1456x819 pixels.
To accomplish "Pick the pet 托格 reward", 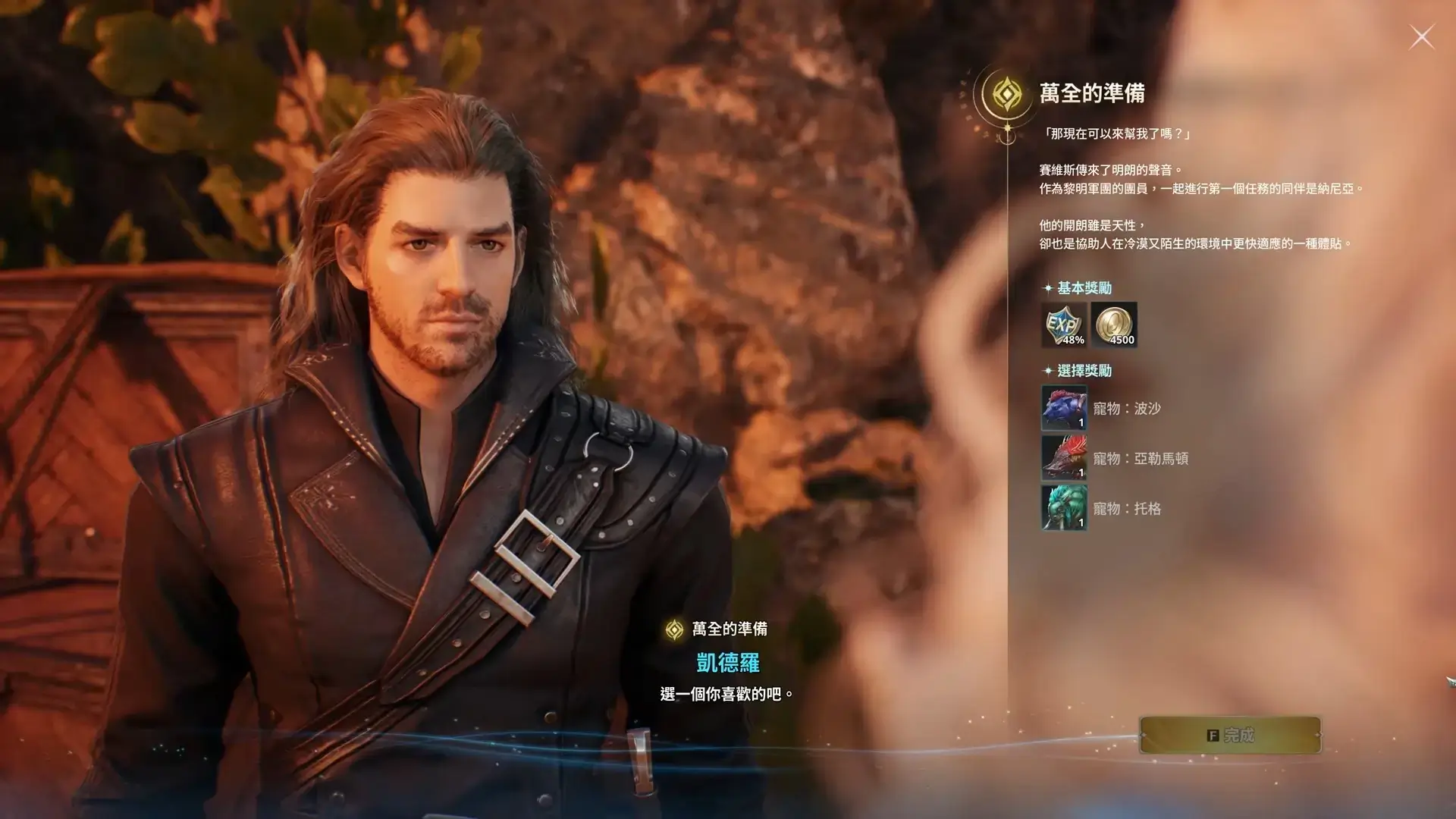I will (1064, 508).
